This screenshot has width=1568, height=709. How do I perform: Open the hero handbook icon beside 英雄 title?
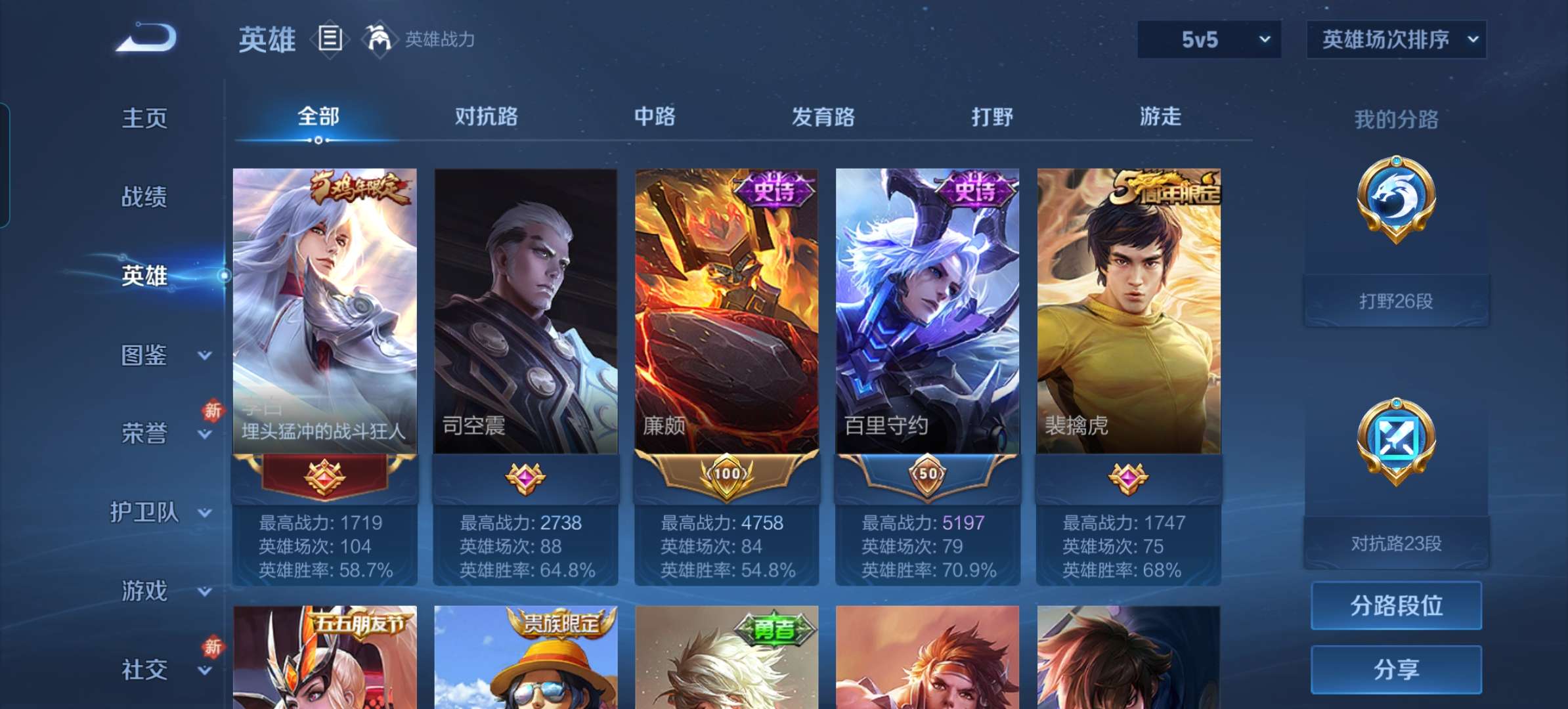click(x=330, y=38)
